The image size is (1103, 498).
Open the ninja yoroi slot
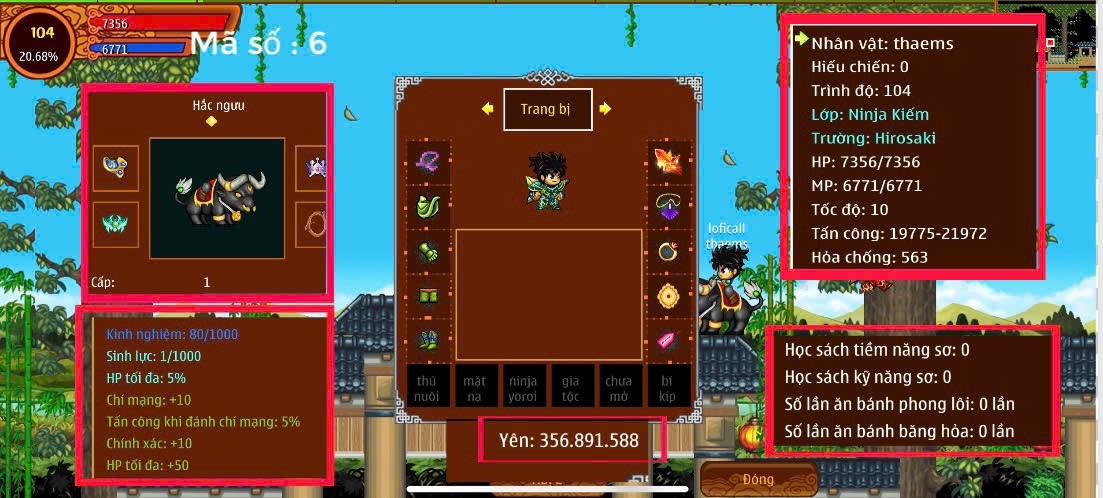coord(523,385)
